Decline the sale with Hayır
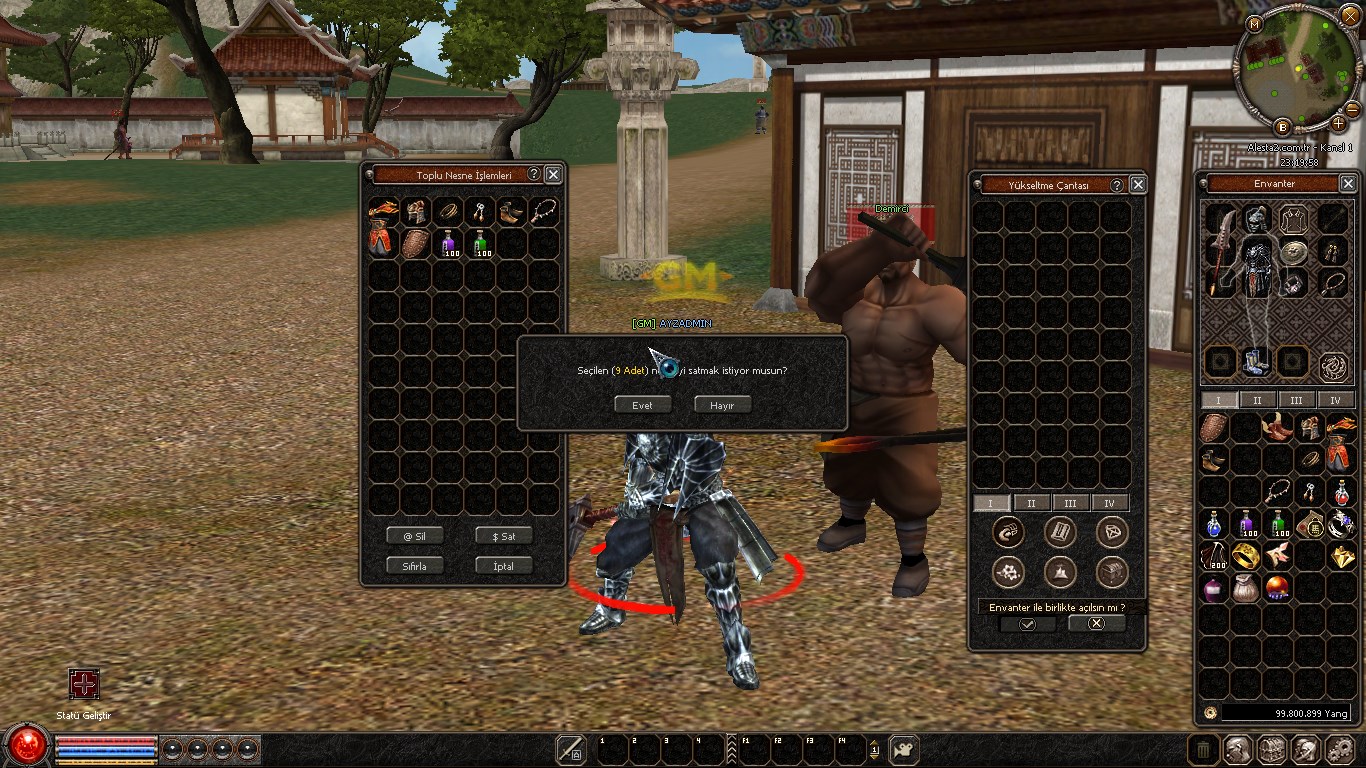 pos(722,405)
